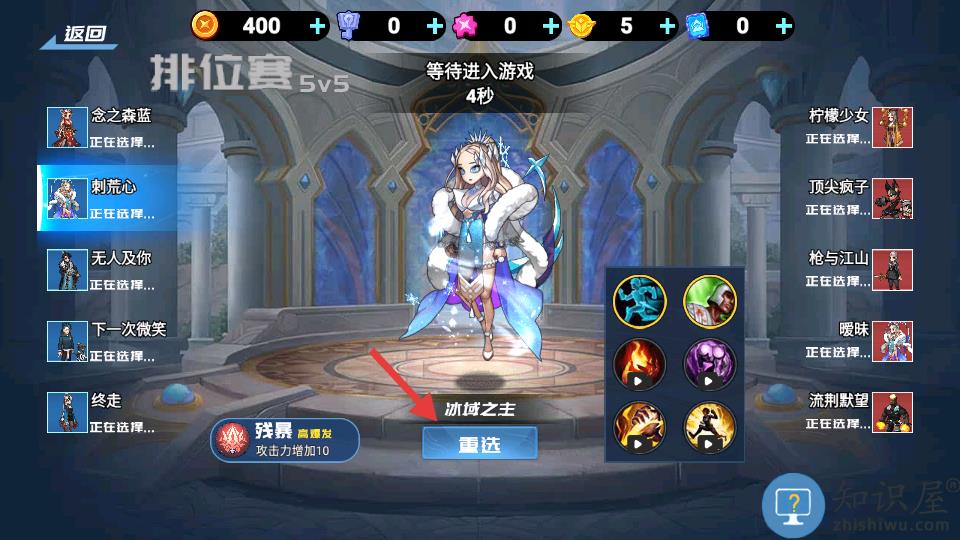Inspect opponent 柠檬少女's entry
This screenshot has height=540, width=960.
[x=858, y=127]
